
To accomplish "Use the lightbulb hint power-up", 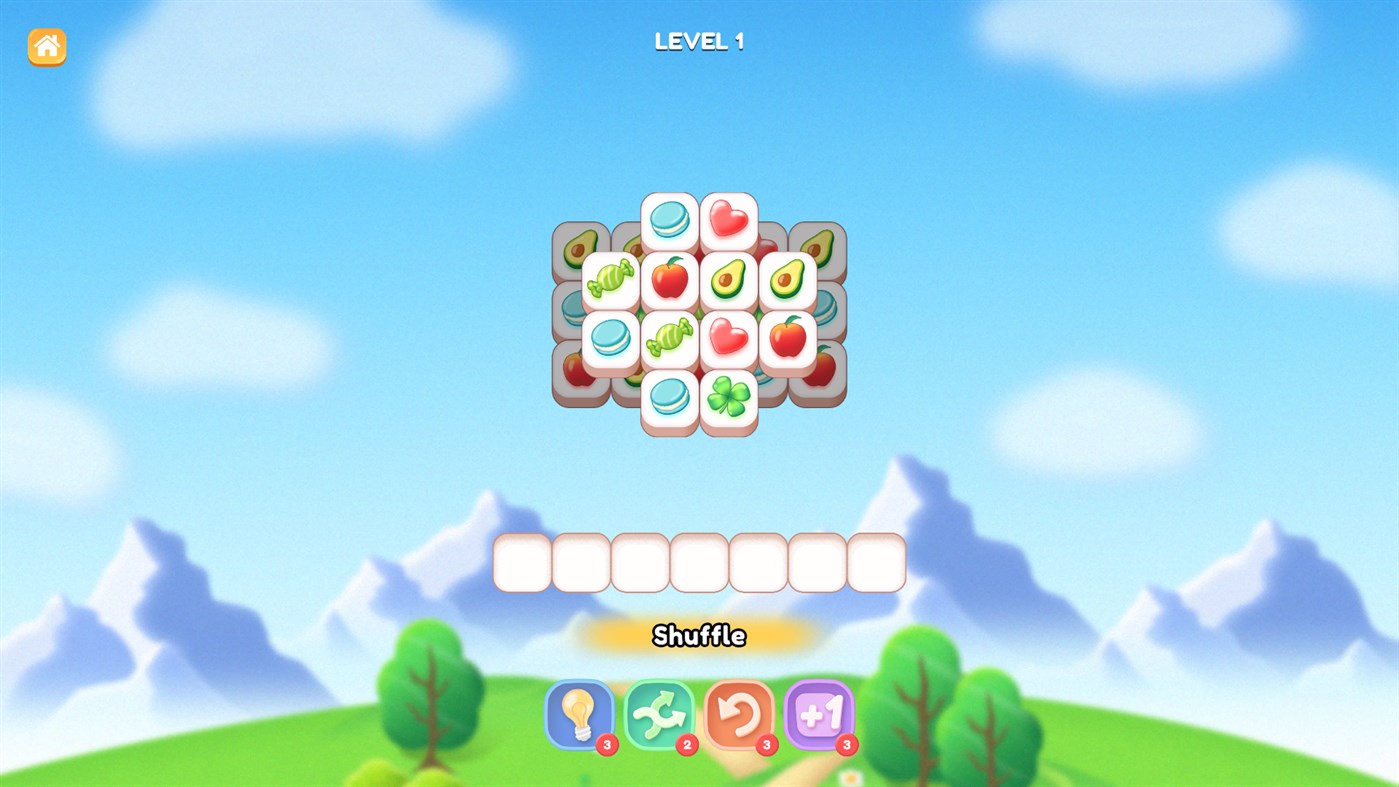I will [580, 715].
